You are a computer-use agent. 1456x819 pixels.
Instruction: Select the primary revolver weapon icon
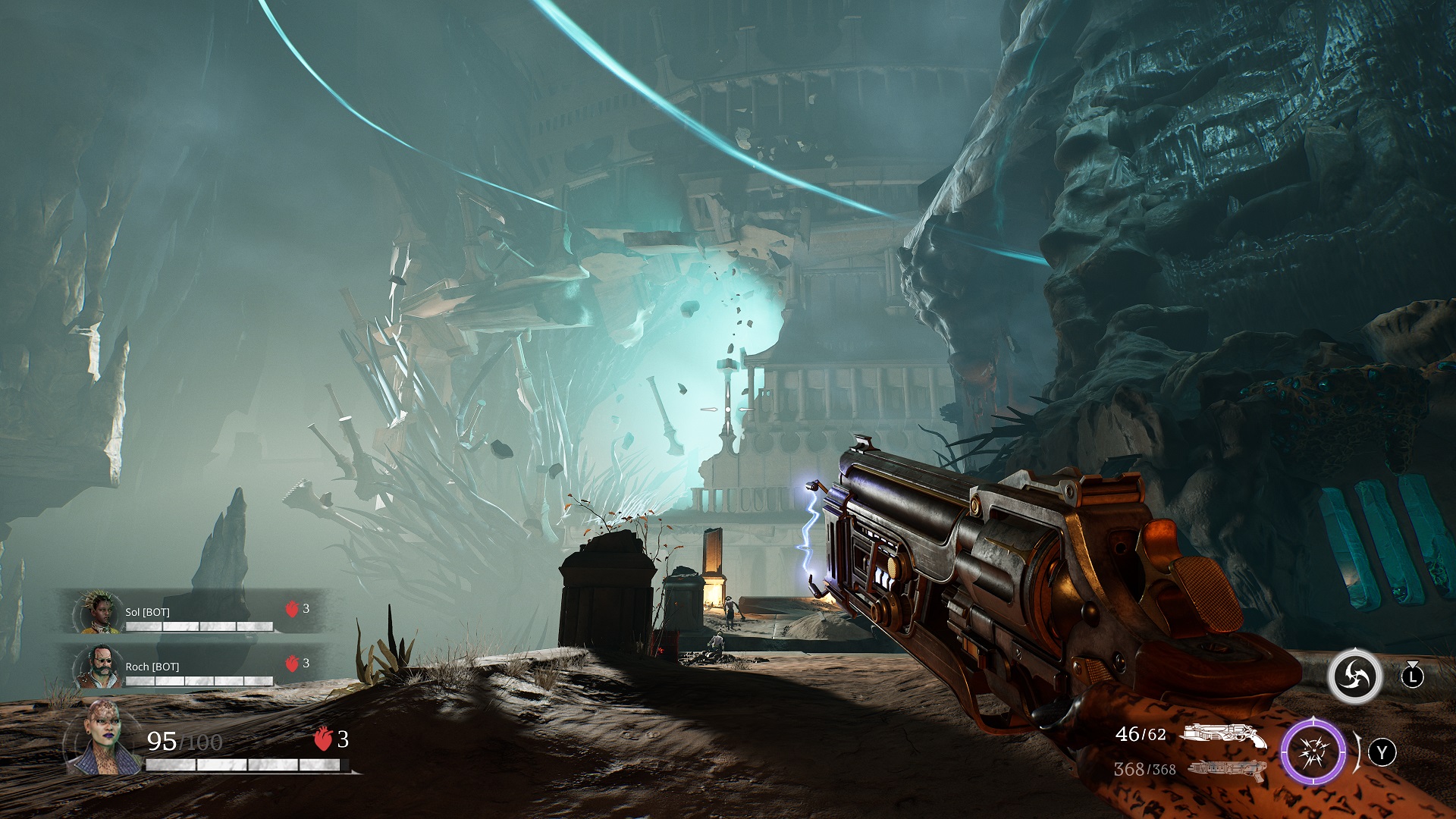pyautogui.click(x=1224, y=735)
